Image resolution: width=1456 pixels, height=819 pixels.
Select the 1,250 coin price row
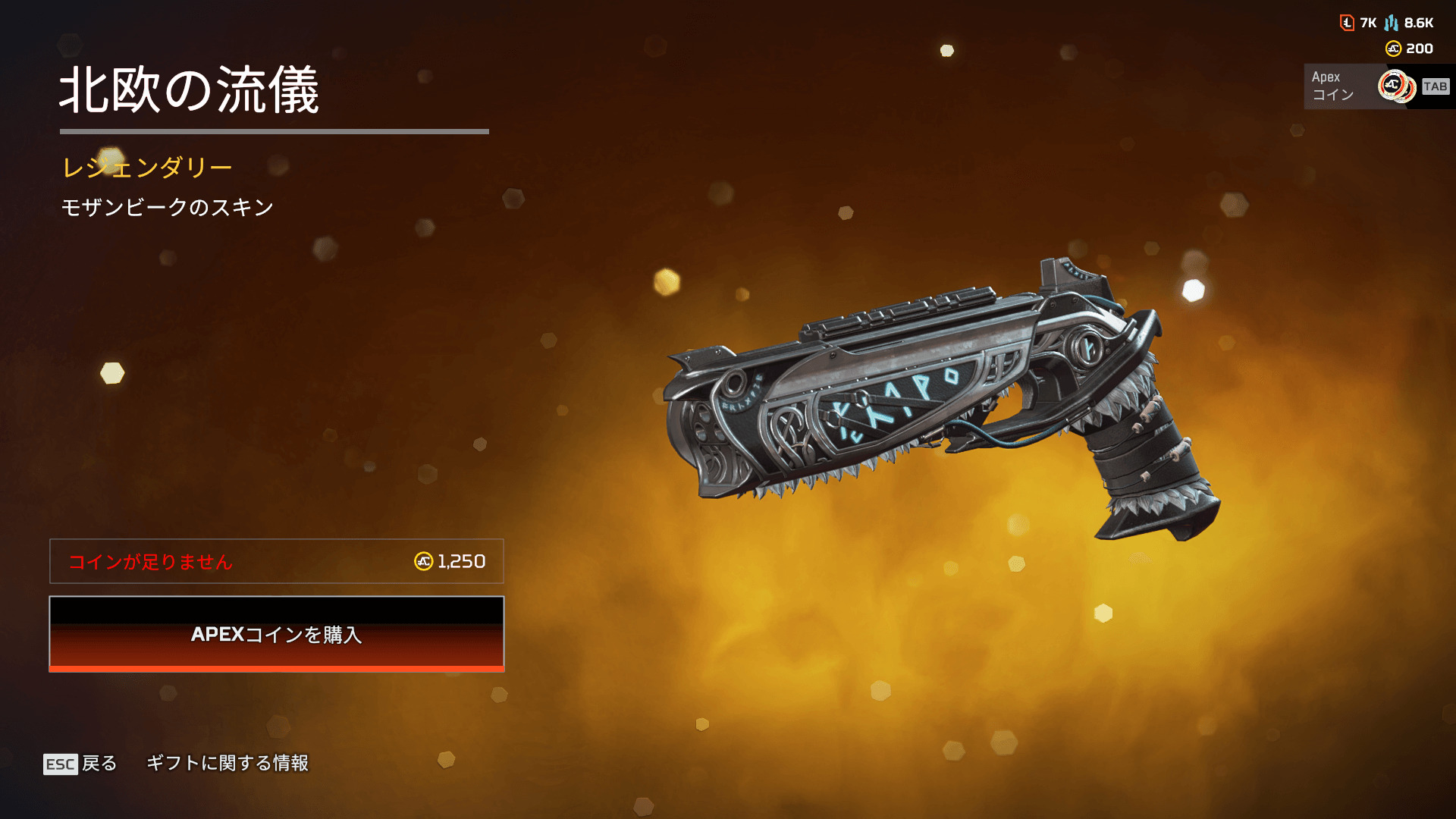(x=277, y=561)
